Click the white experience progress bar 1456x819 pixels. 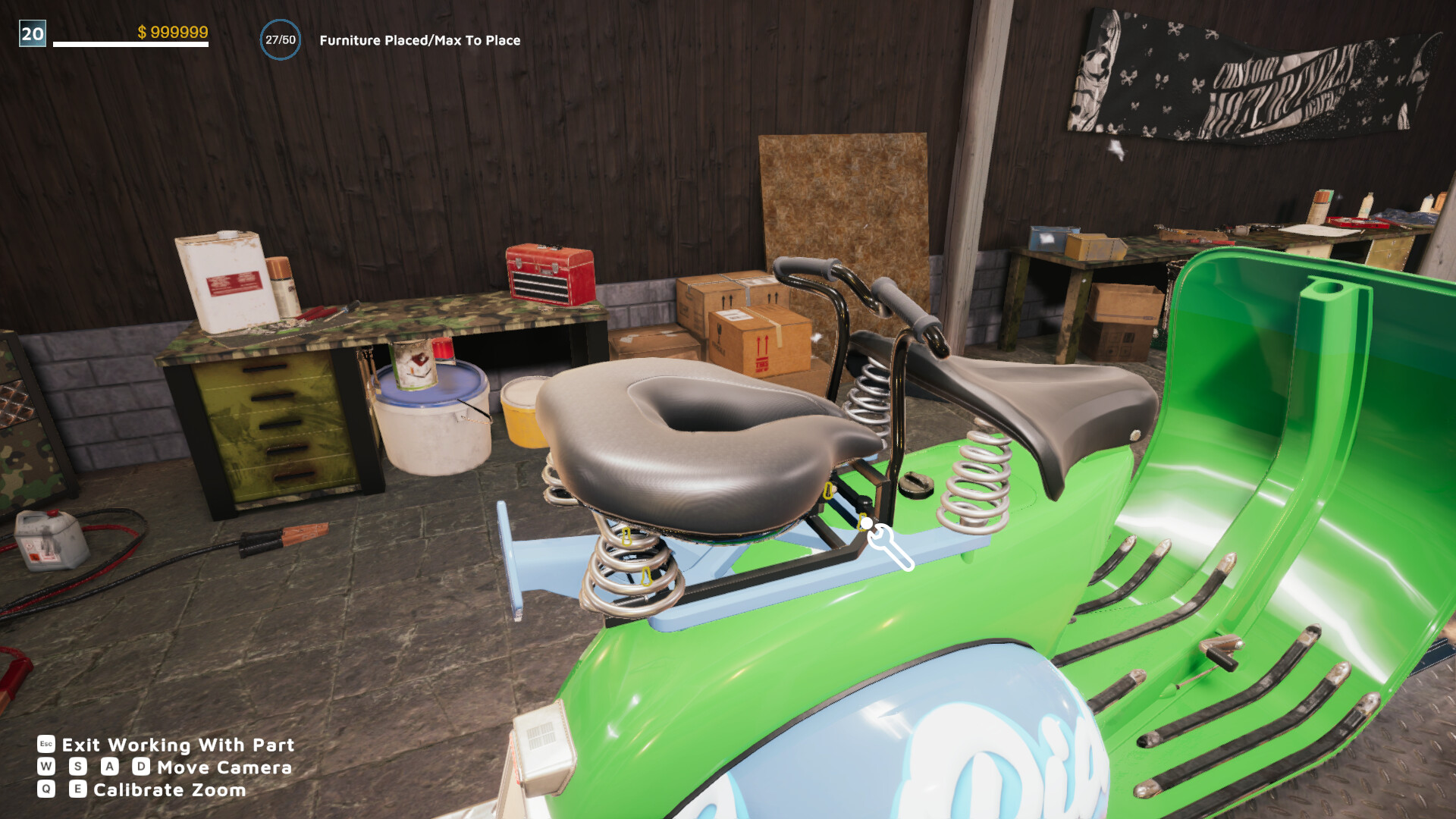pyautogui.click(x=129, y=44)
